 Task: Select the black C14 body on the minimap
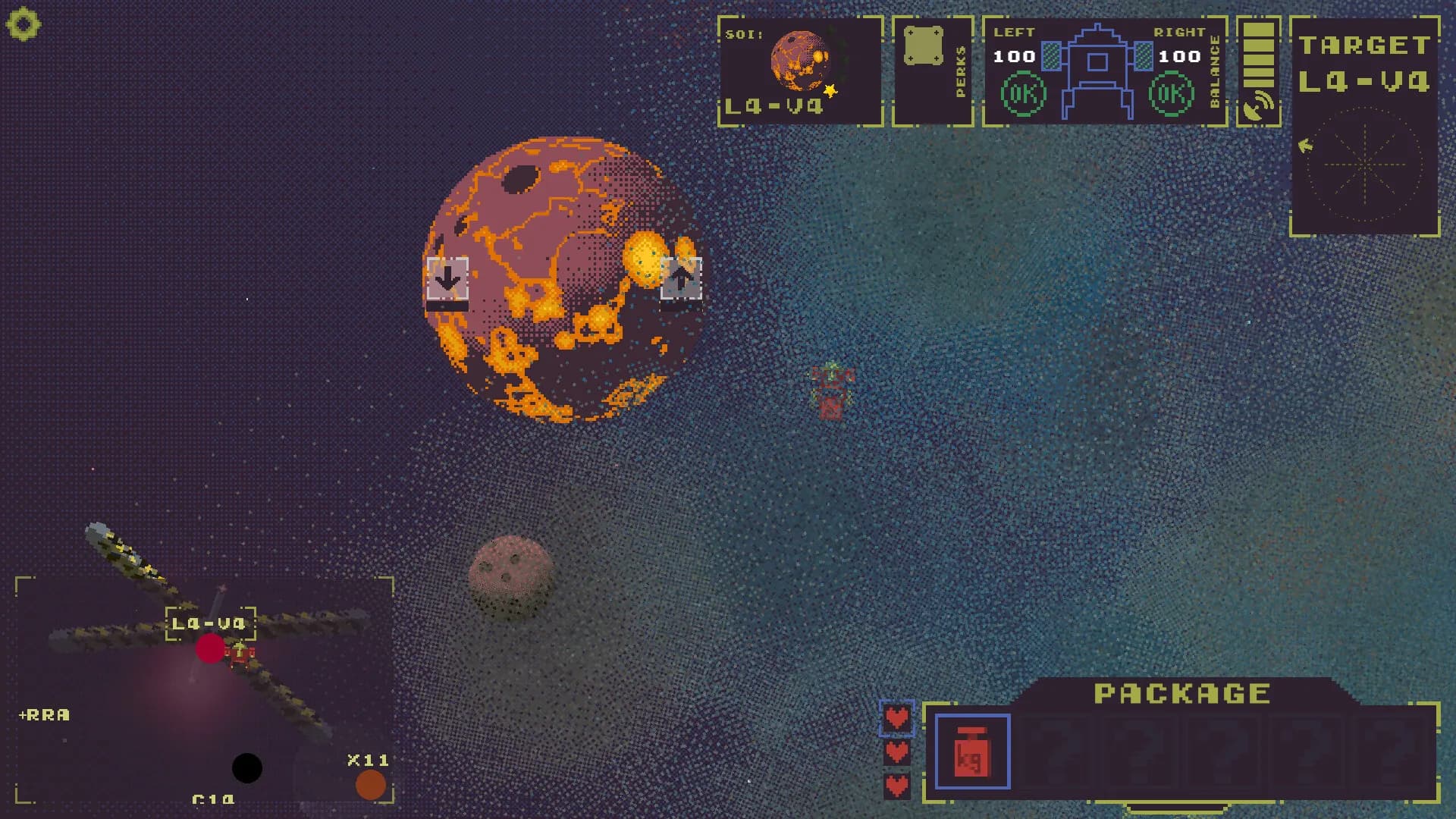[246, 768]
